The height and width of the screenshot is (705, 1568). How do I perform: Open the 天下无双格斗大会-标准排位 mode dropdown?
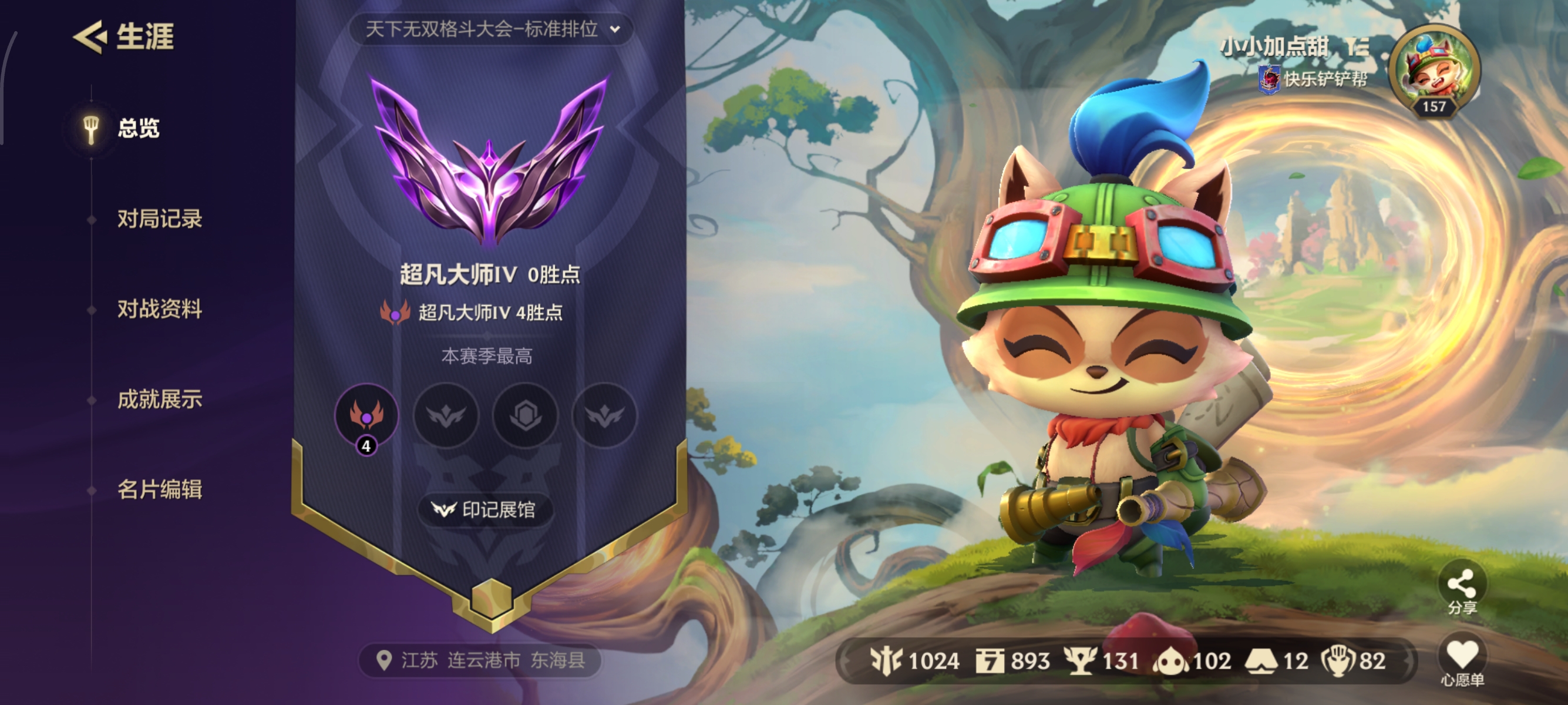pyautogui.click(x=490, y=29)
